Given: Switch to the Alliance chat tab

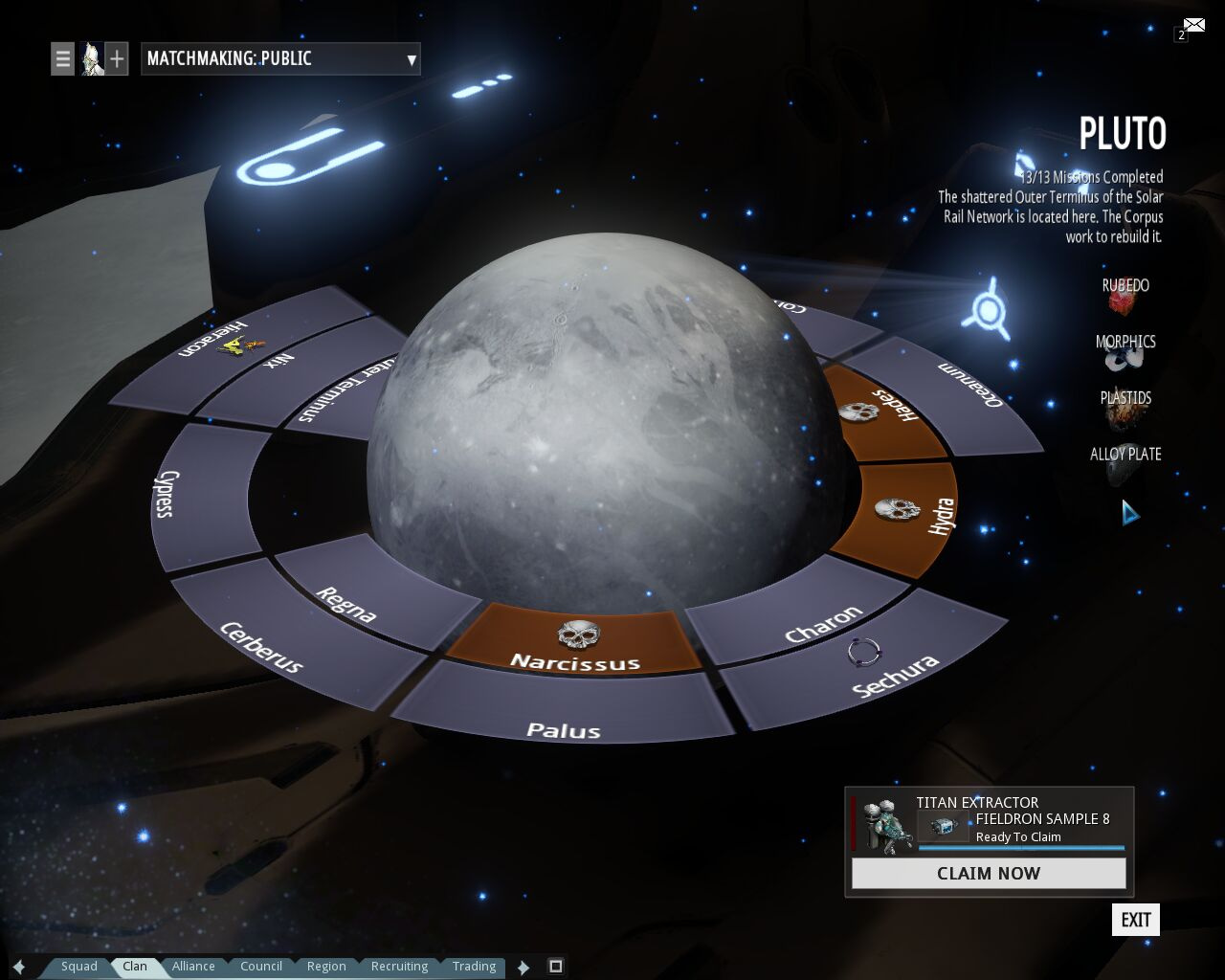Looking at the screenshot, I should pyautogui.click(x=193, y=967).
